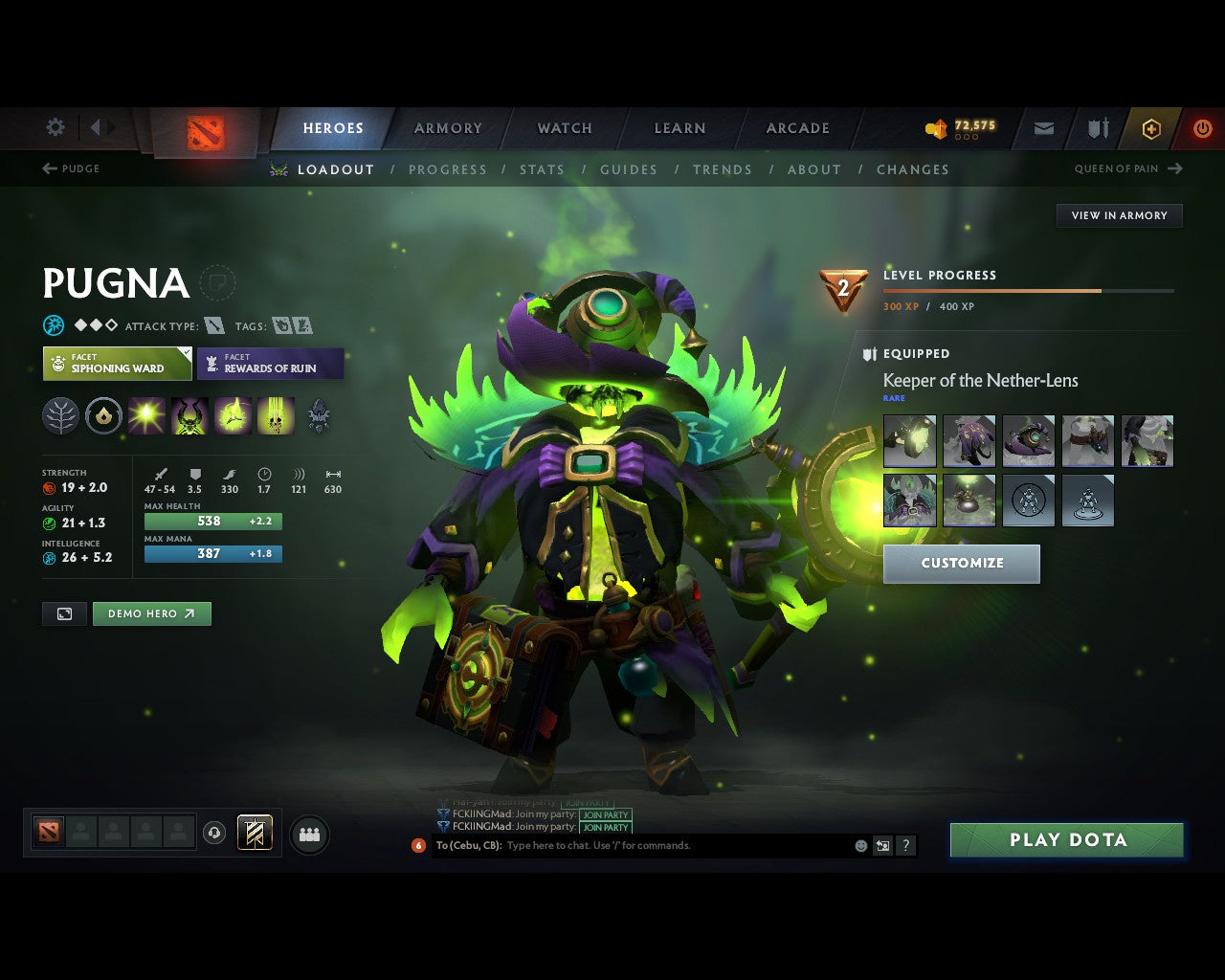Open the Dota 2 logo in the top bar
The width and height of the screenshot is (1225, 980).
[203, 128]
